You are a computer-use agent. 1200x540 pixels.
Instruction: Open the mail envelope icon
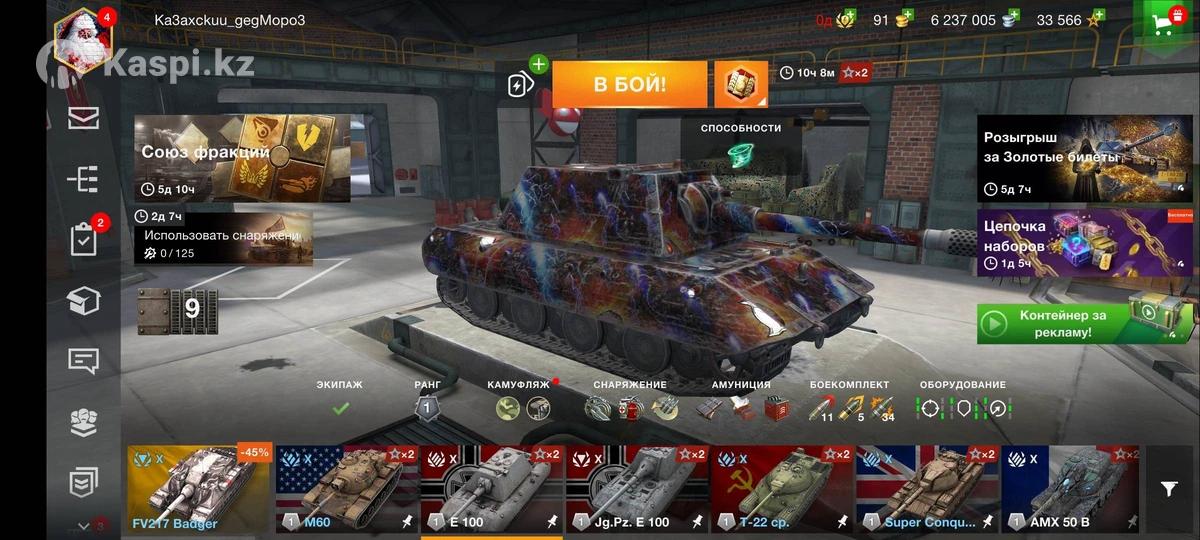83,118
